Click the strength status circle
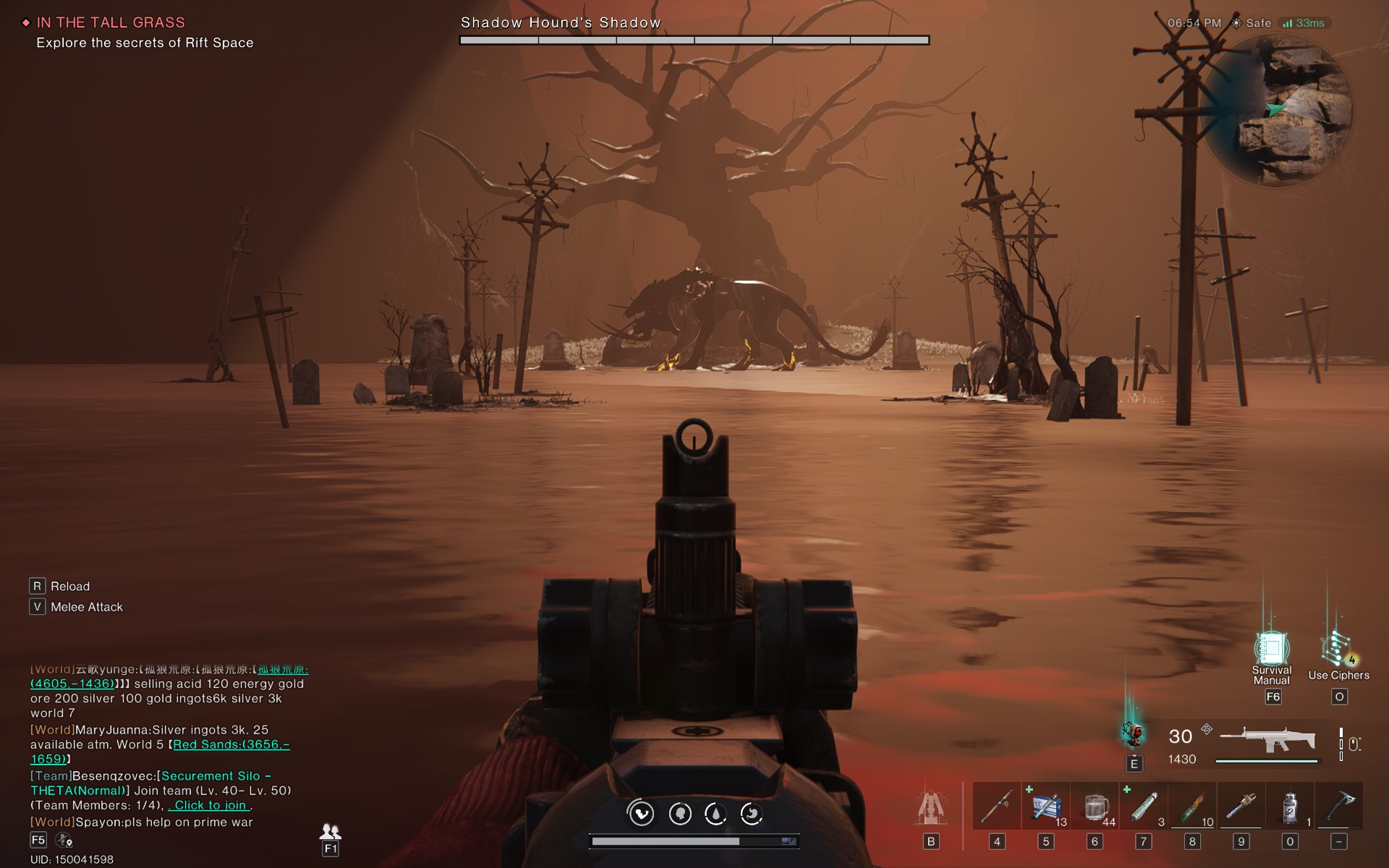 pos(640,812)
